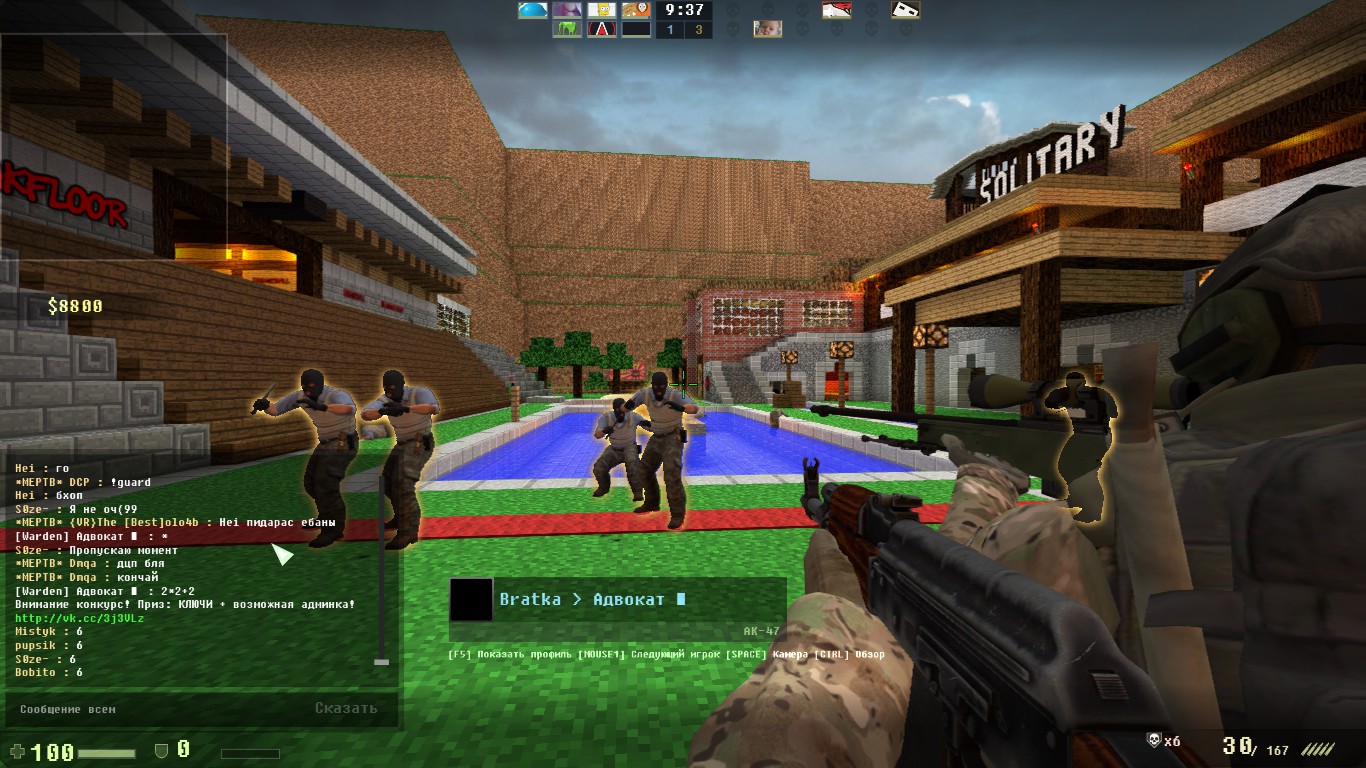The image size is (1366, 768).
Task: Click the black avatar beside Bratka's name
Action: [x=471, y=600]
